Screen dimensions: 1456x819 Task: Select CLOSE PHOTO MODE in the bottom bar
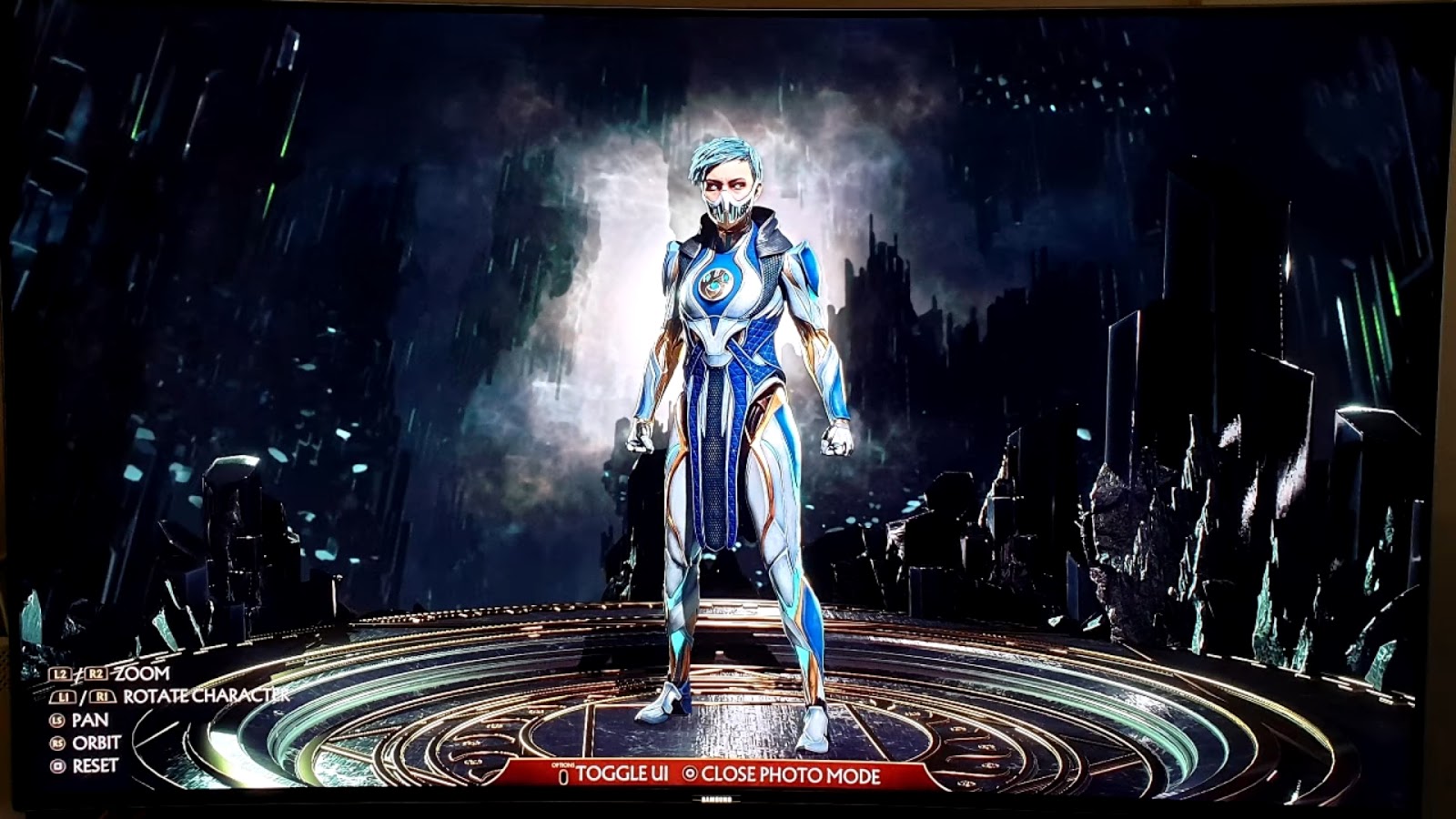(790, 774)
